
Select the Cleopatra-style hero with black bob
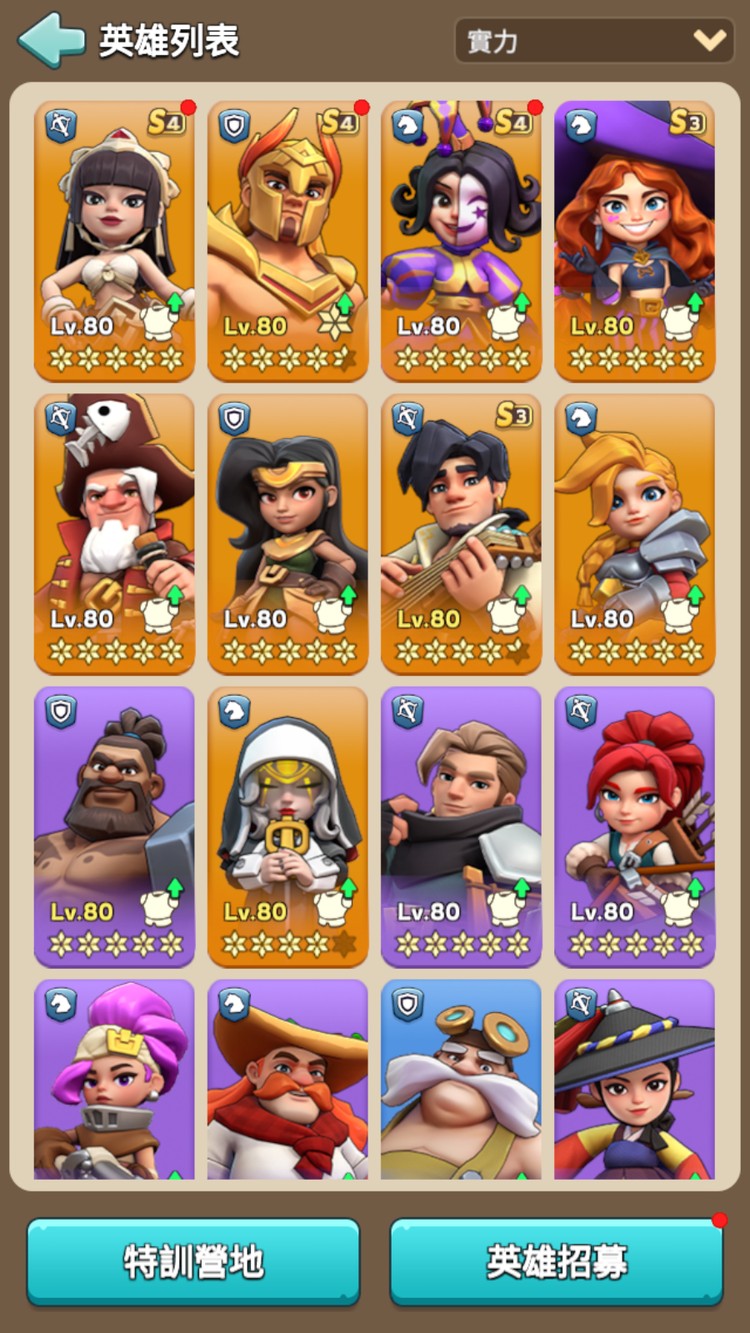coord(115,240)
